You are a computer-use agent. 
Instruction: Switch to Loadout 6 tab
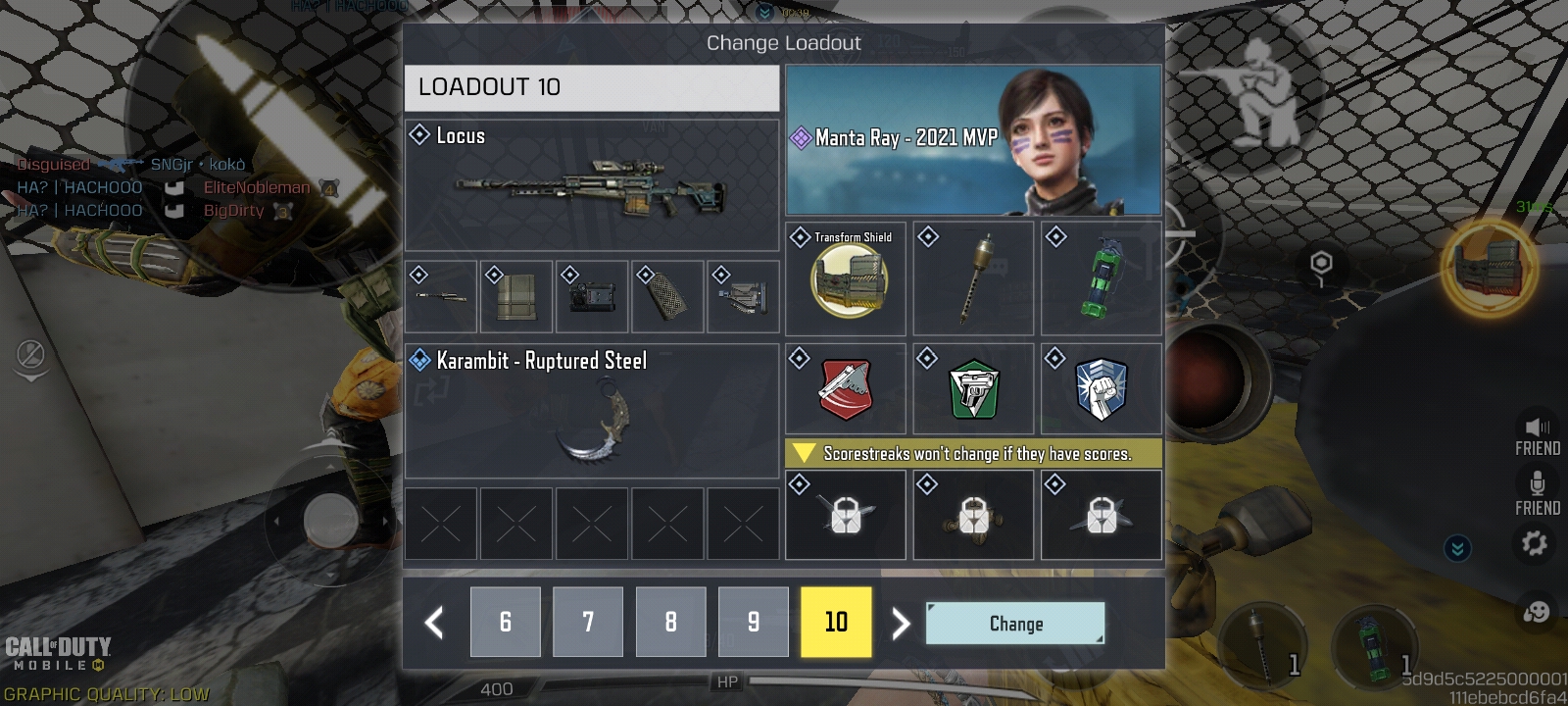[x=506, y=622]
